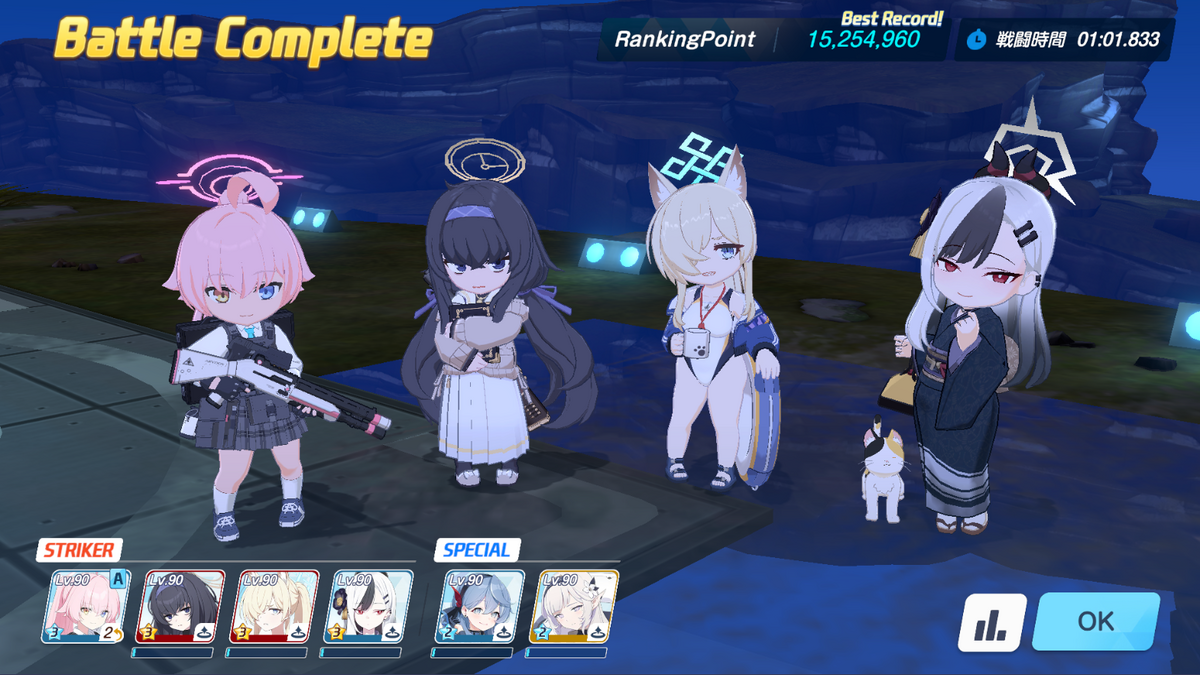The height and width of the screenshot is (675, 1200).
Task: Confirm the battle results with OK
Action: pyautogui.click(x=1096, y=621)
